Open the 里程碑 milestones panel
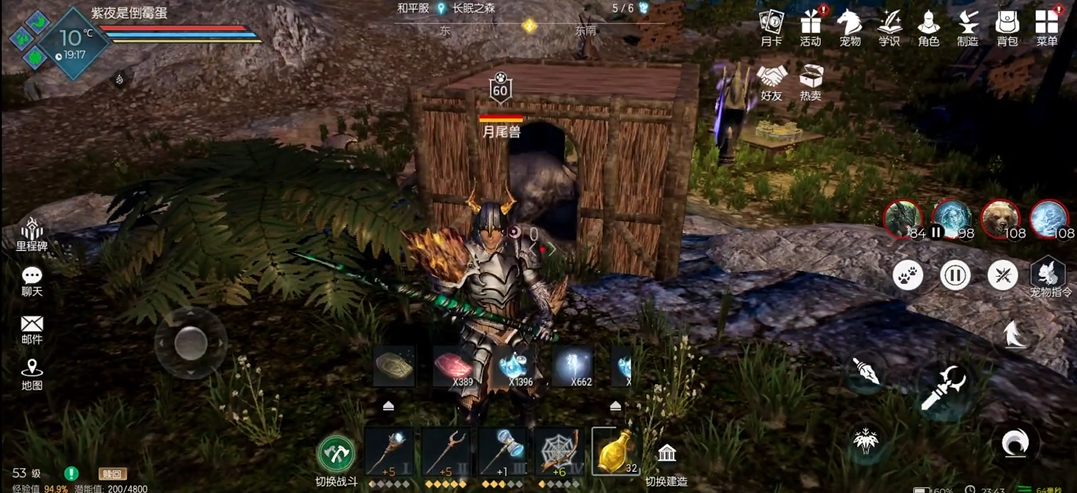This screenshot has width=1077, height=493. [x=32, y=232]
